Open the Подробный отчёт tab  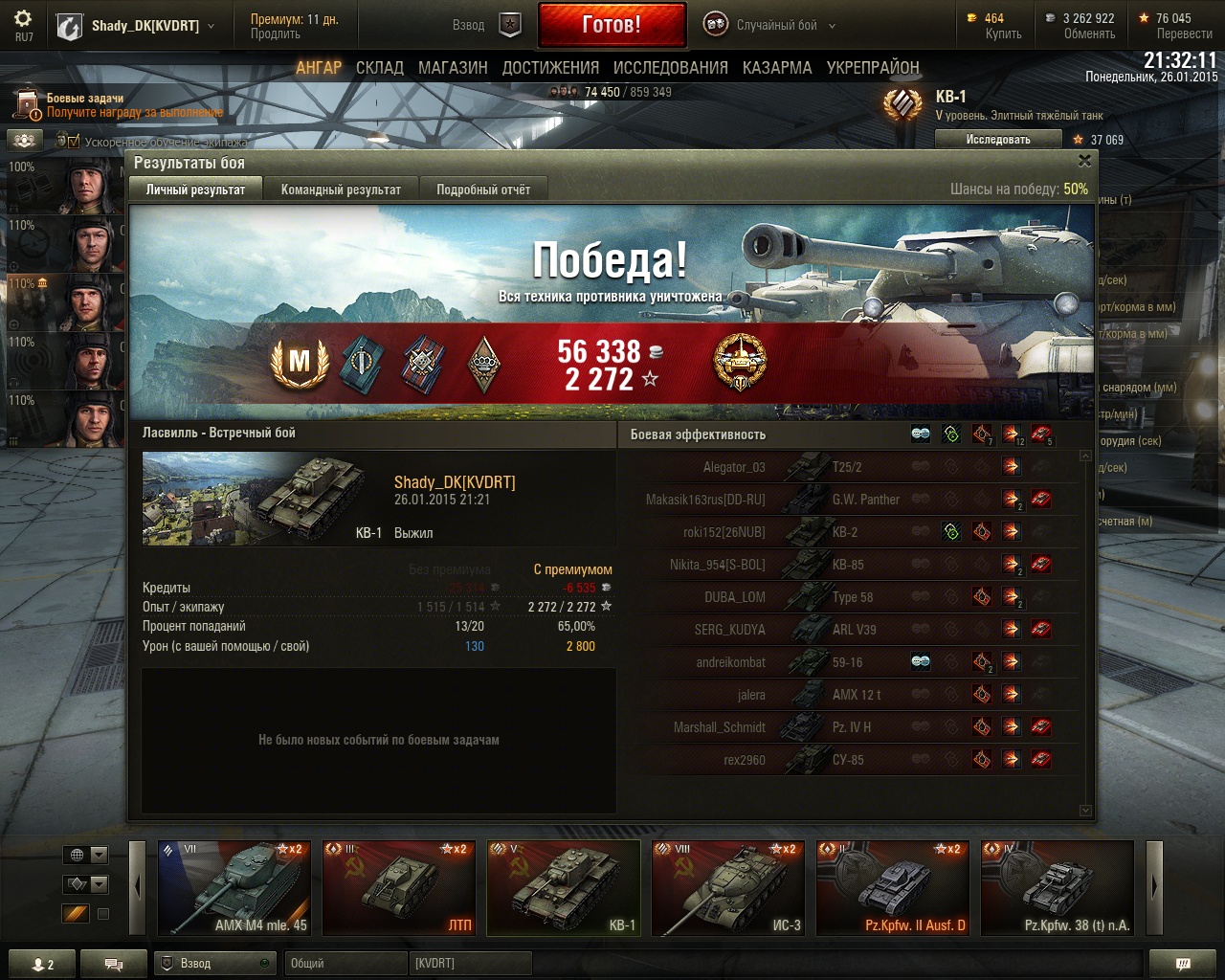[x=483, y=189]
